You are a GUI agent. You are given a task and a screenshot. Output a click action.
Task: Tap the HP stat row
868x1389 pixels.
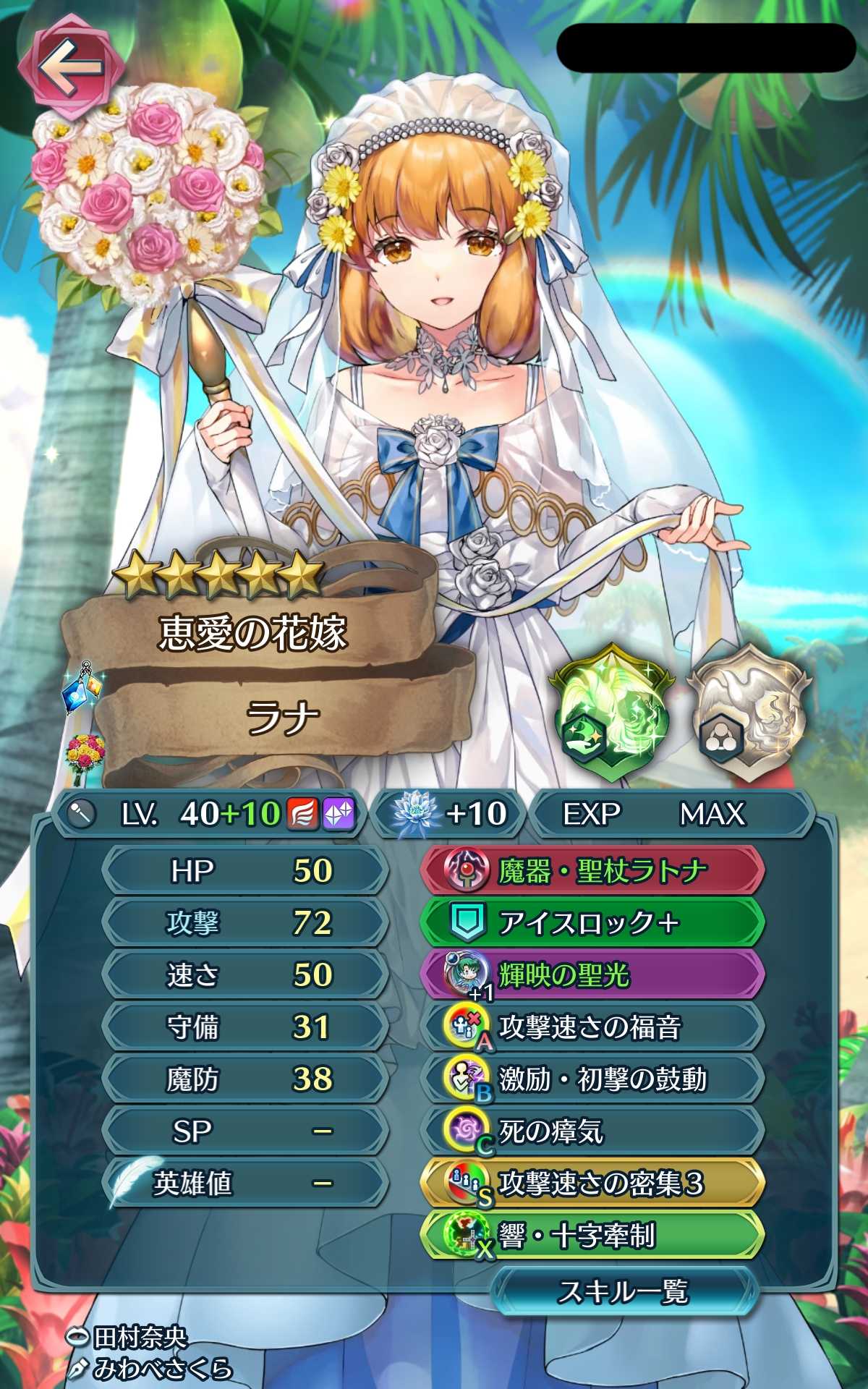(244, 870)
